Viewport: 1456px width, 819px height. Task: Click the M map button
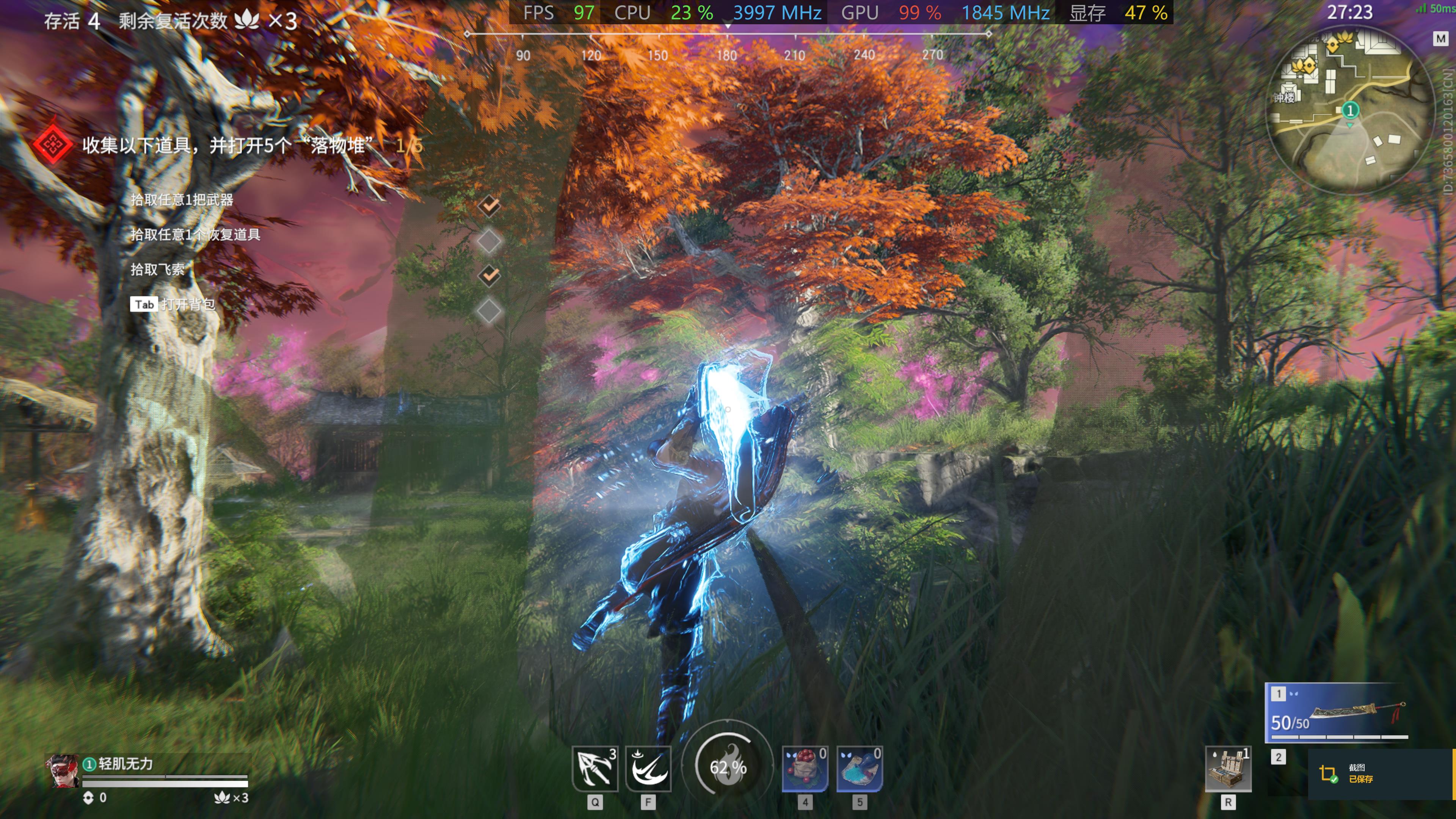click(1440, 38)
